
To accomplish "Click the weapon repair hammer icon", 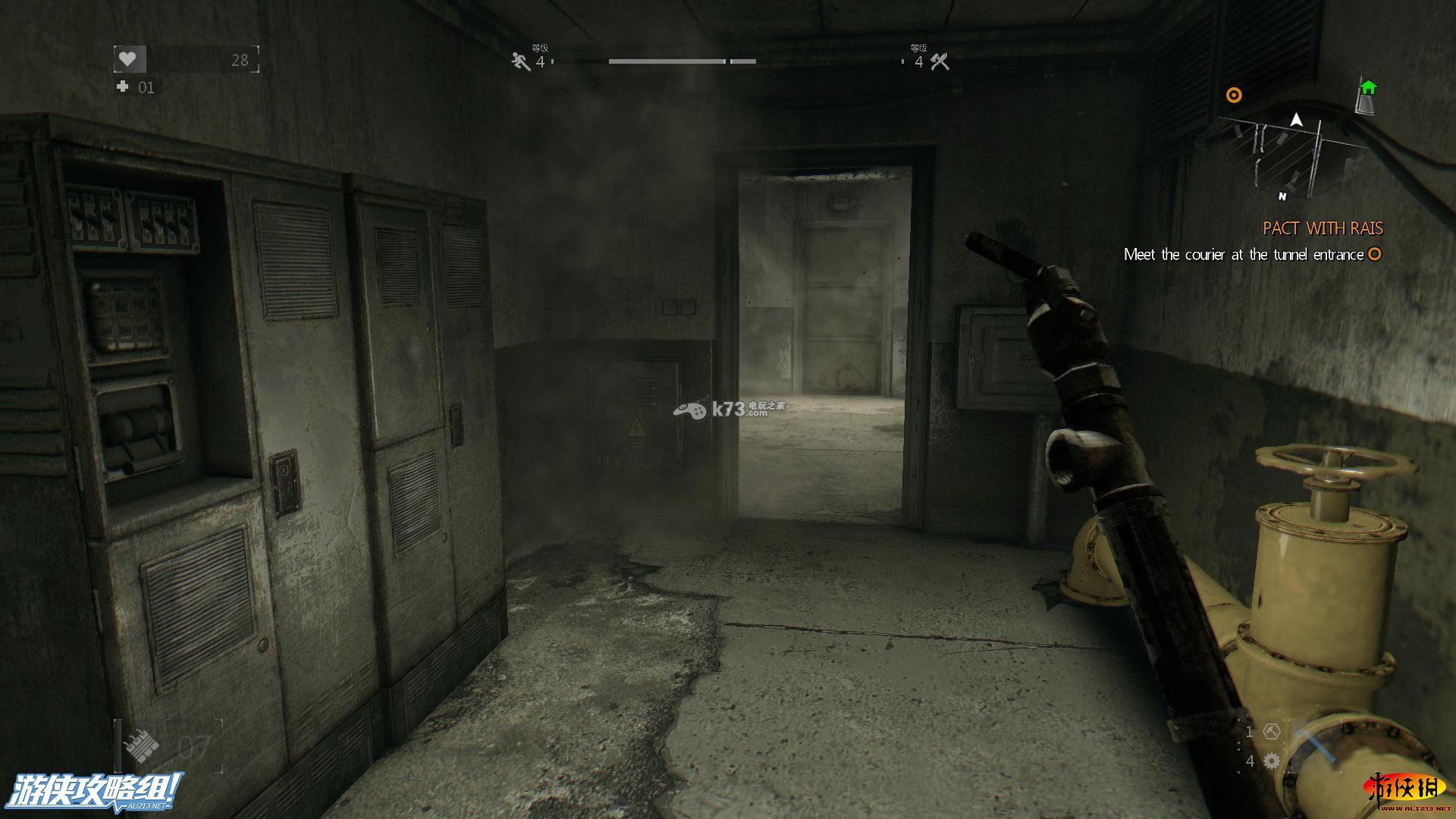I will (1272, 732).
